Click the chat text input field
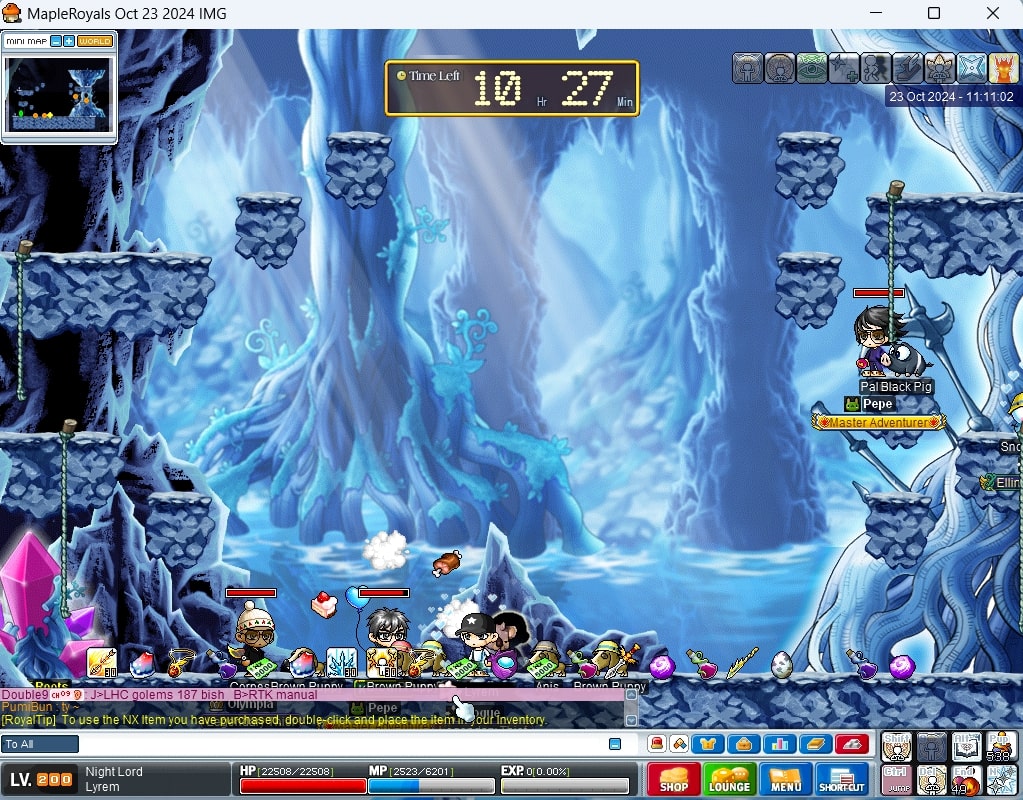 pyautogui.click(x=340, y=744)
